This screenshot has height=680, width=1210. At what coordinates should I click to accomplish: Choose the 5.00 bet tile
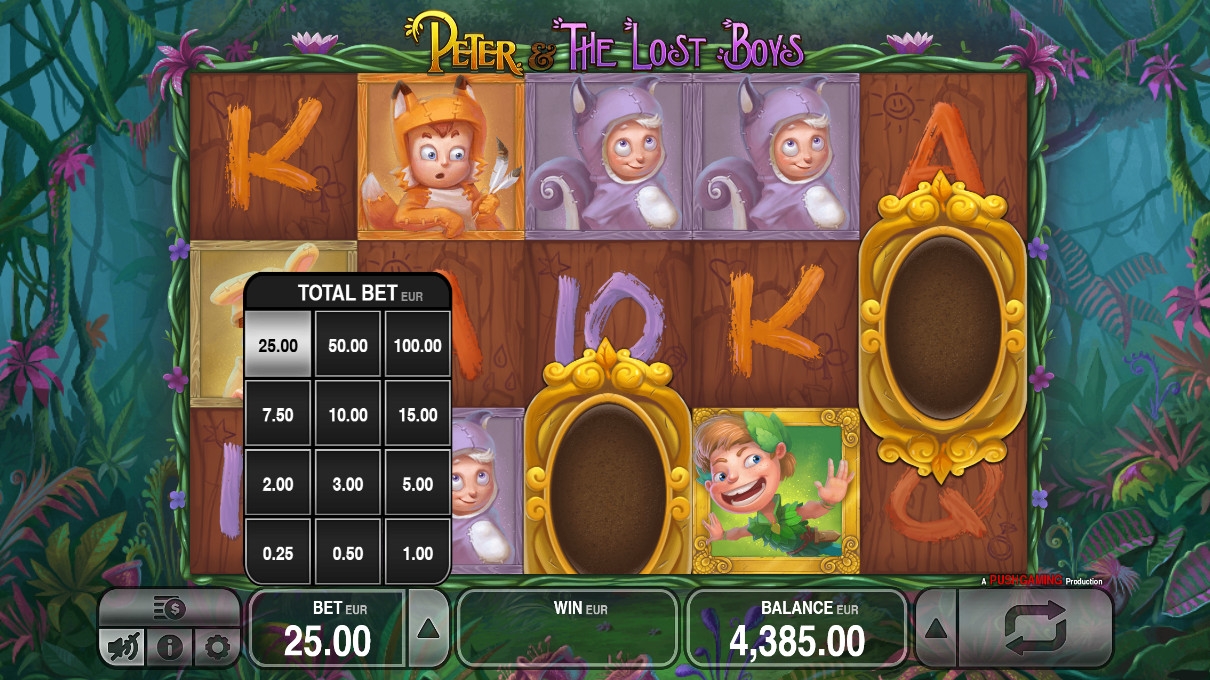pyautogui.click(x=417, y=484)
